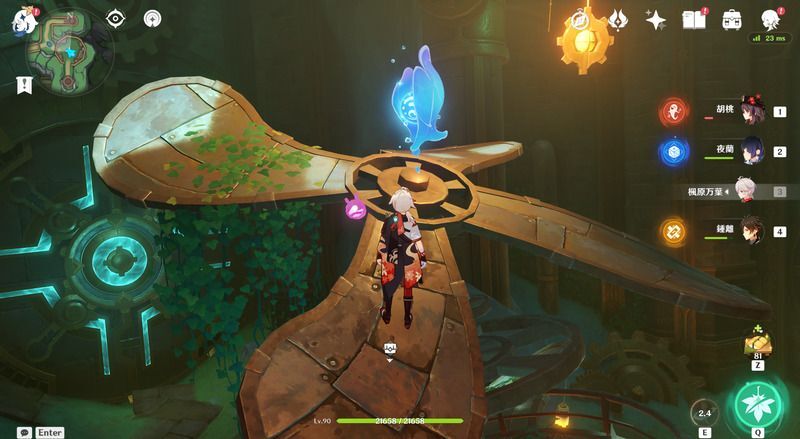Screen dimensions: 800x439
Task: Trigger the elemental skill on 2.4 cooldown
Action: click(704, 412)
